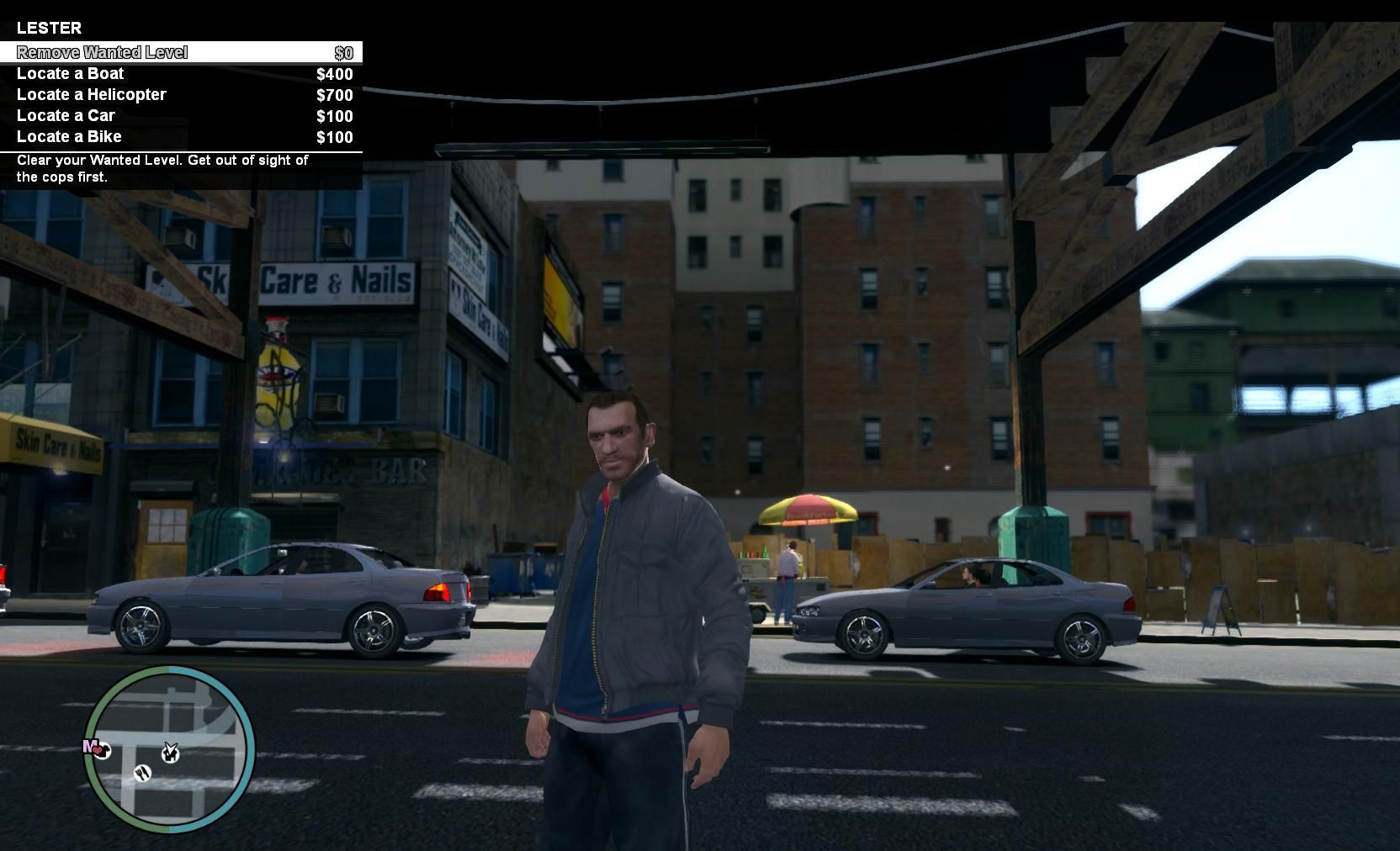Click the LESTER menu header

click(47, 28)
